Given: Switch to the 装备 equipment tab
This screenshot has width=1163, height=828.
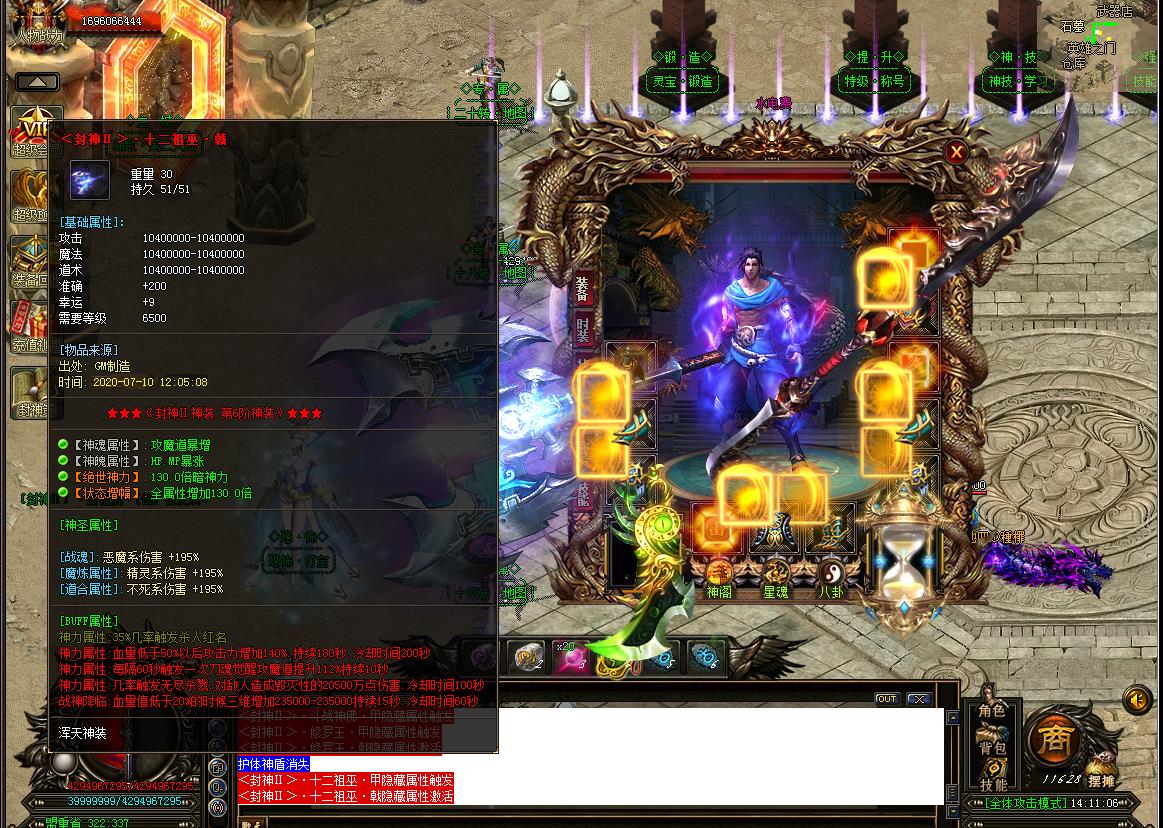Looking at the screenshot, I should [583, 288].
